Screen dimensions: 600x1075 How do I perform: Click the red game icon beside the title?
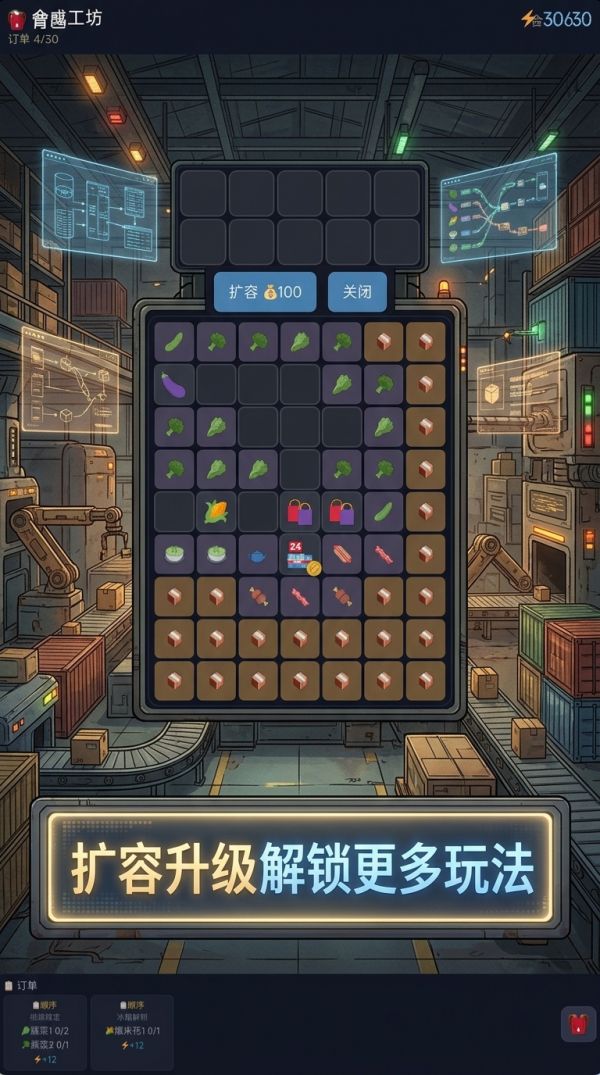pyautogui.click(x=17, y=19)
